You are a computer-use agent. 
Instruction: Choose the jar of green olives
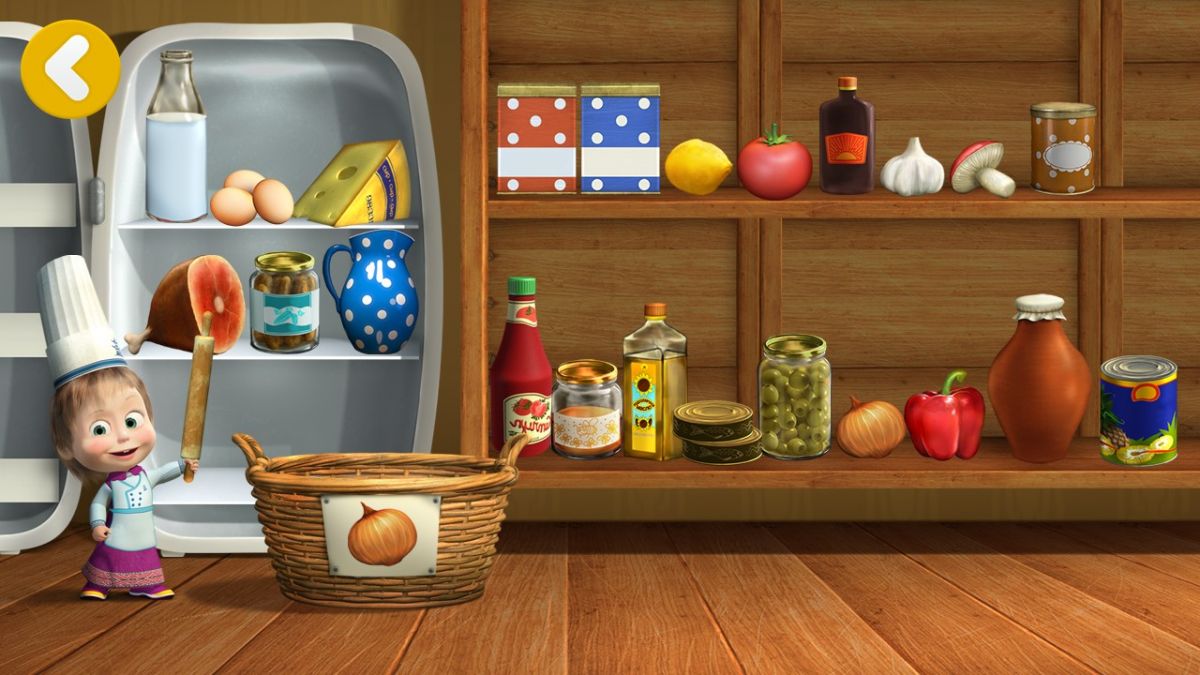794,397
